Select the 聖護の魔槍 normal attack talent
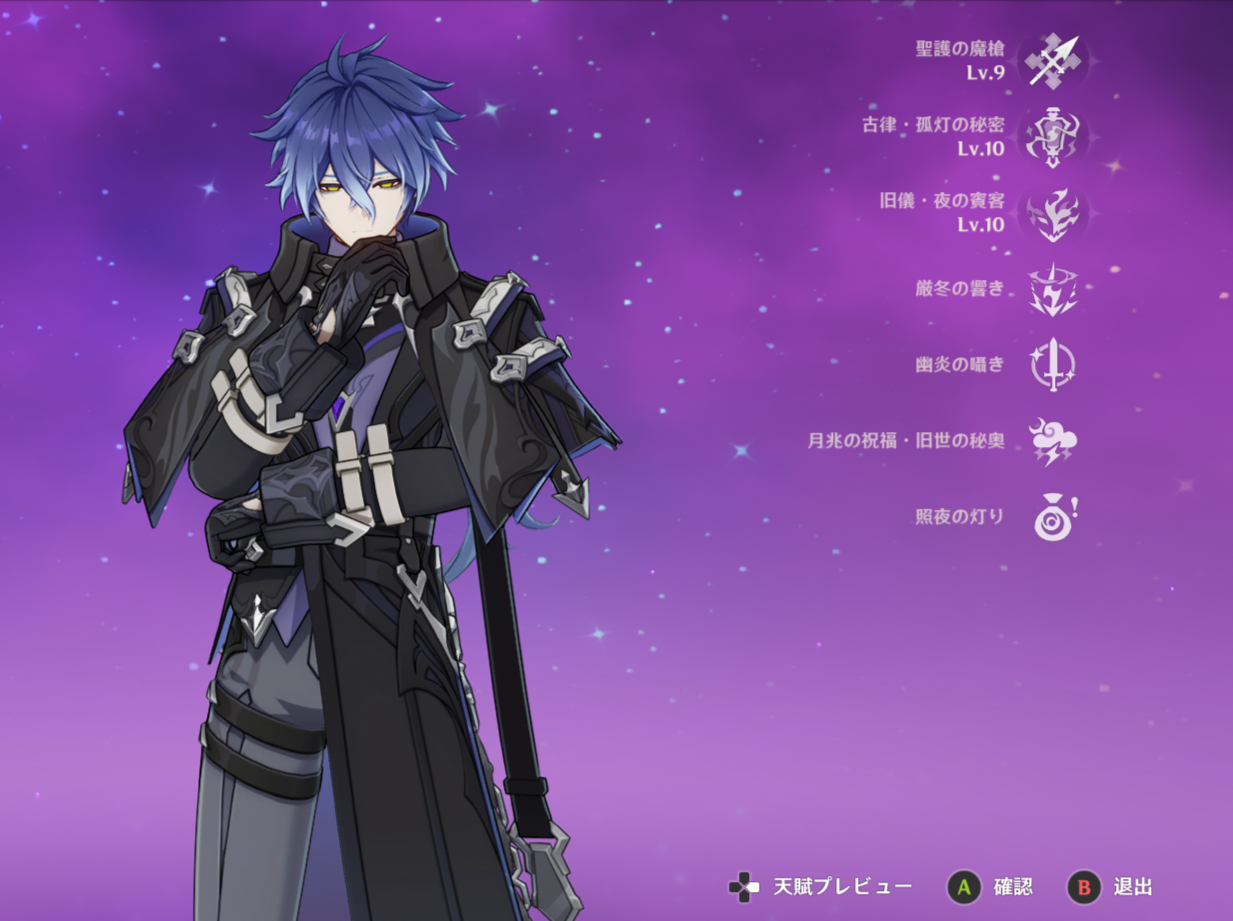This screenshot has width=1233, height=921. (x=1052, y=60)
